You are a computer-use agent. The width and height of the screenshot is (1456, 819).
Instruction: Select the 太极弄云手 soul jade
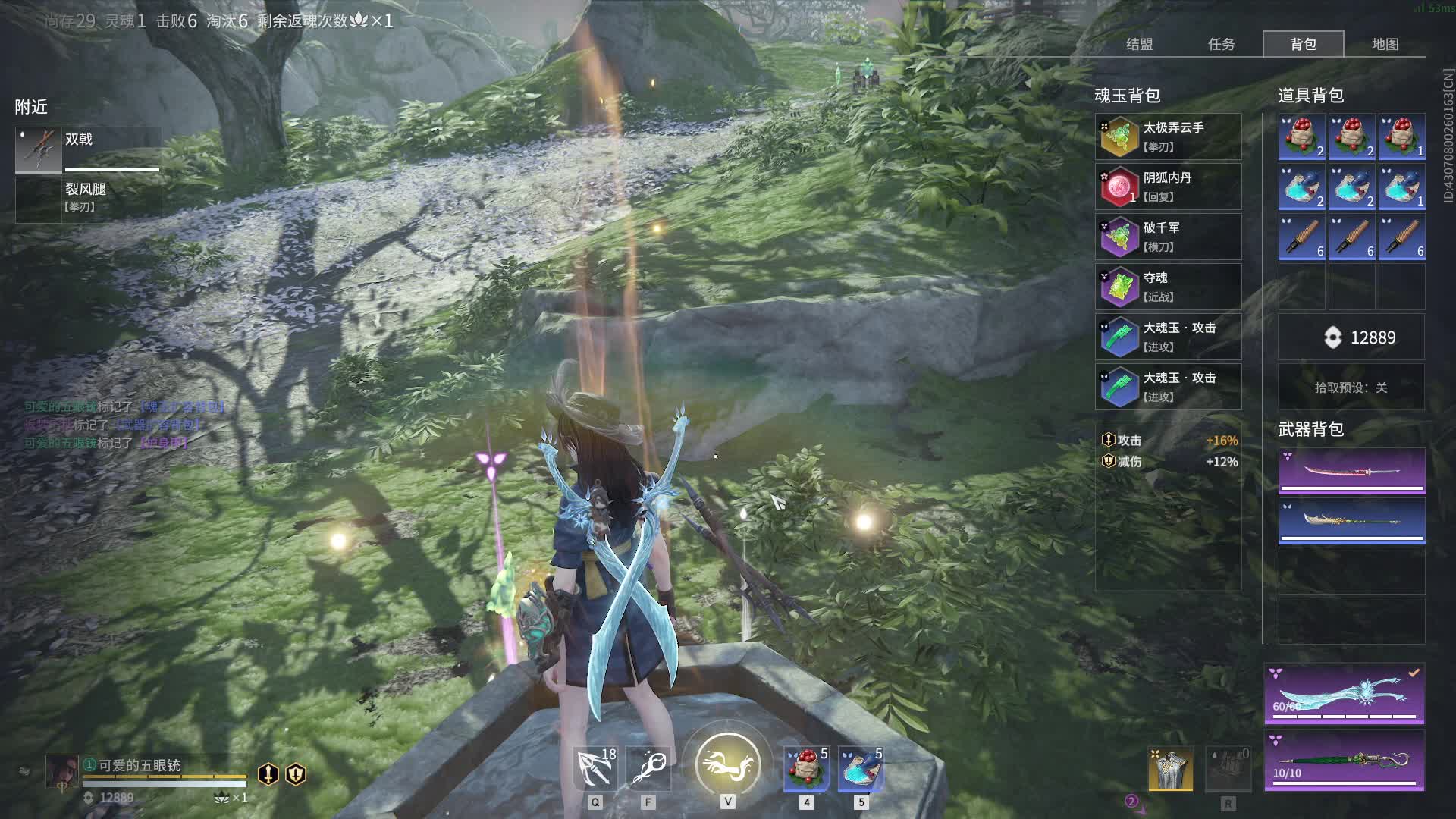pos(1168,136)
